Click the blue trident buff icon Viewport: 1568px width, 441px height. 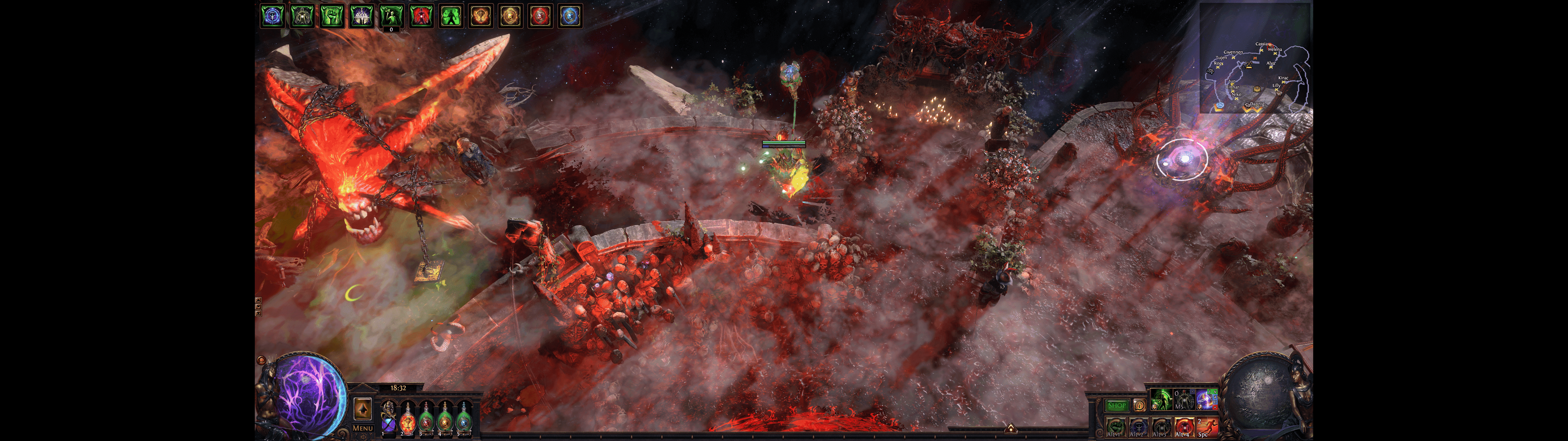pos(273,16)
